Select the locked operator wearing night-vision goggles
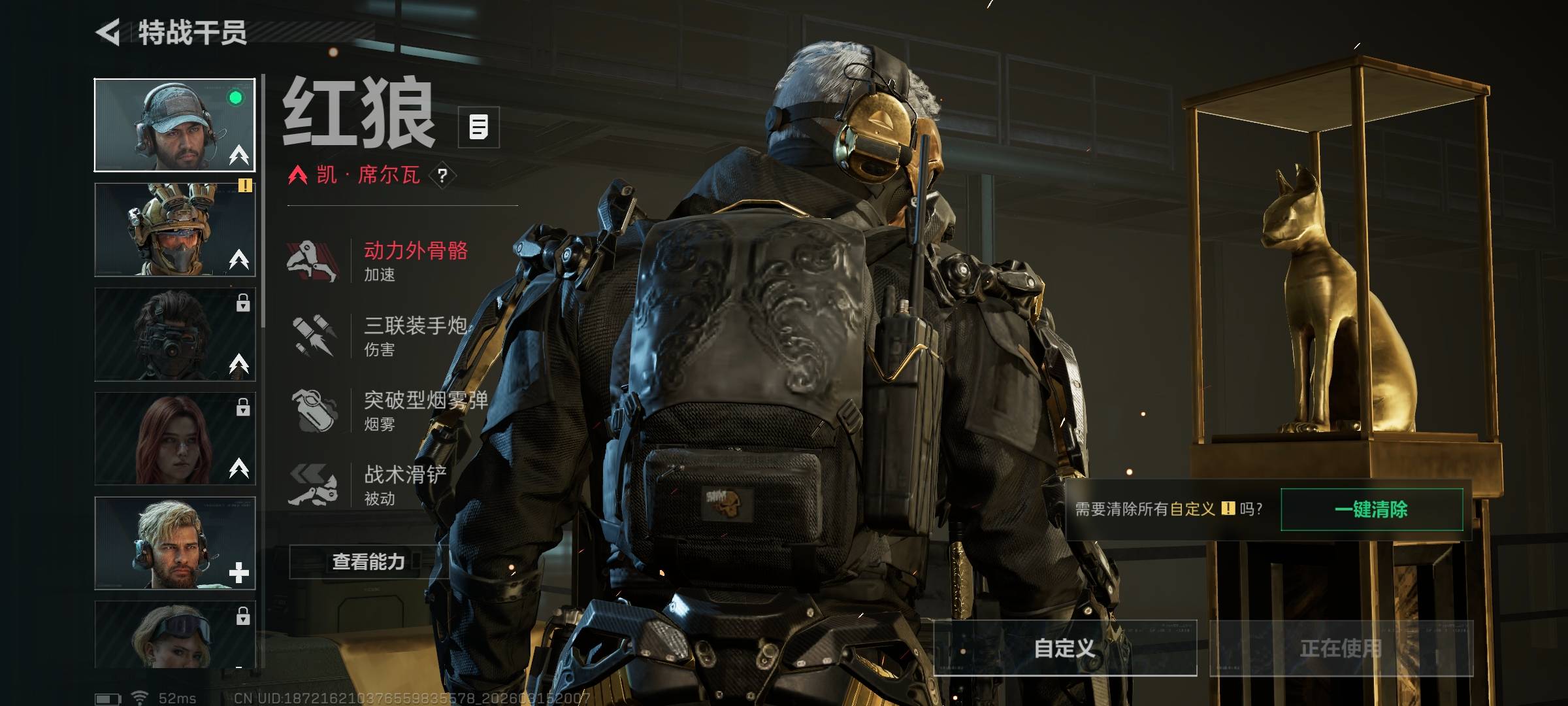1568x706 pixels. (x=174, y=334)
